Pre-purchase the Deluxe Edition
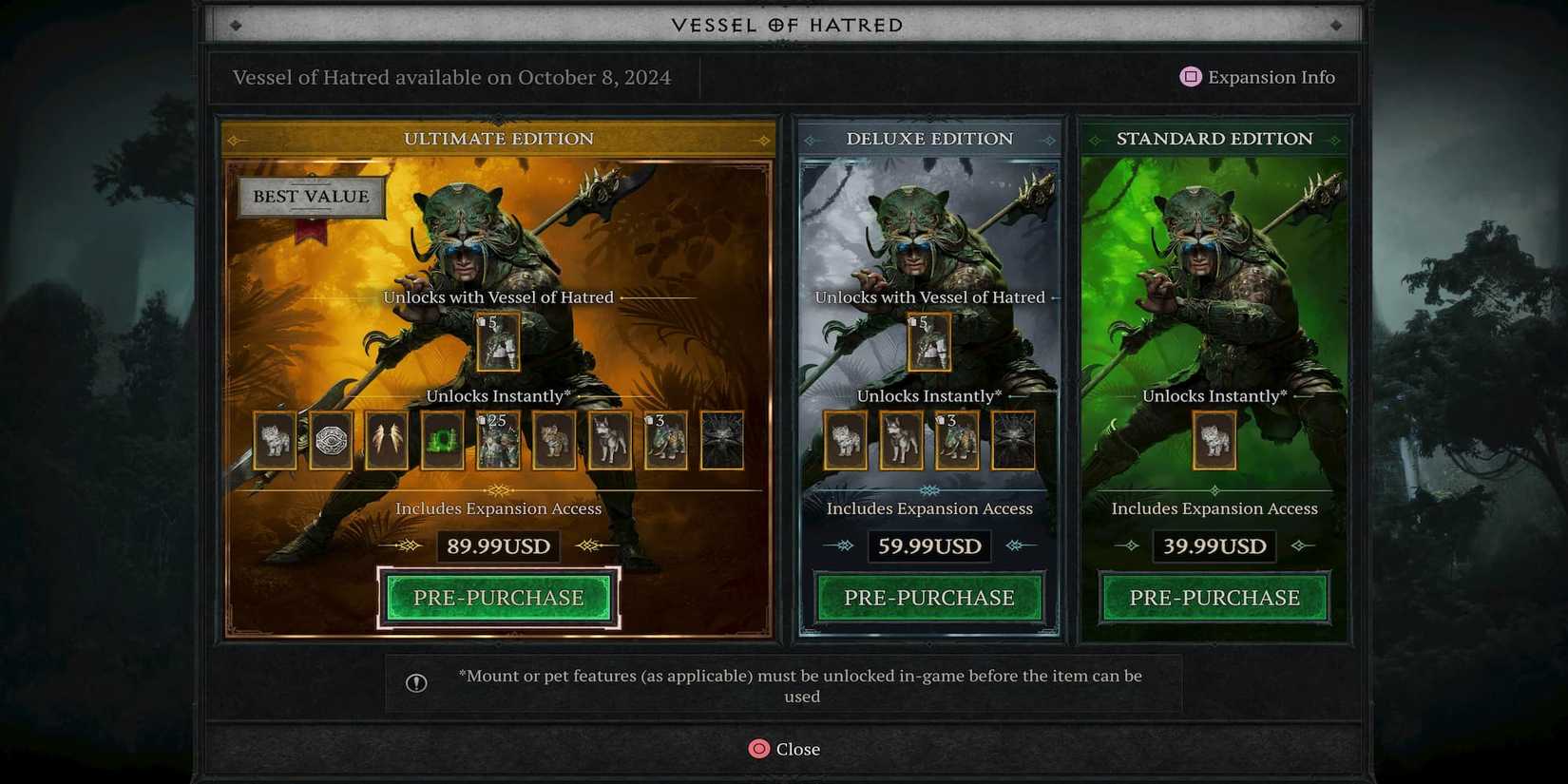The height and width of the screenshot is (784, 1568). 928,598
